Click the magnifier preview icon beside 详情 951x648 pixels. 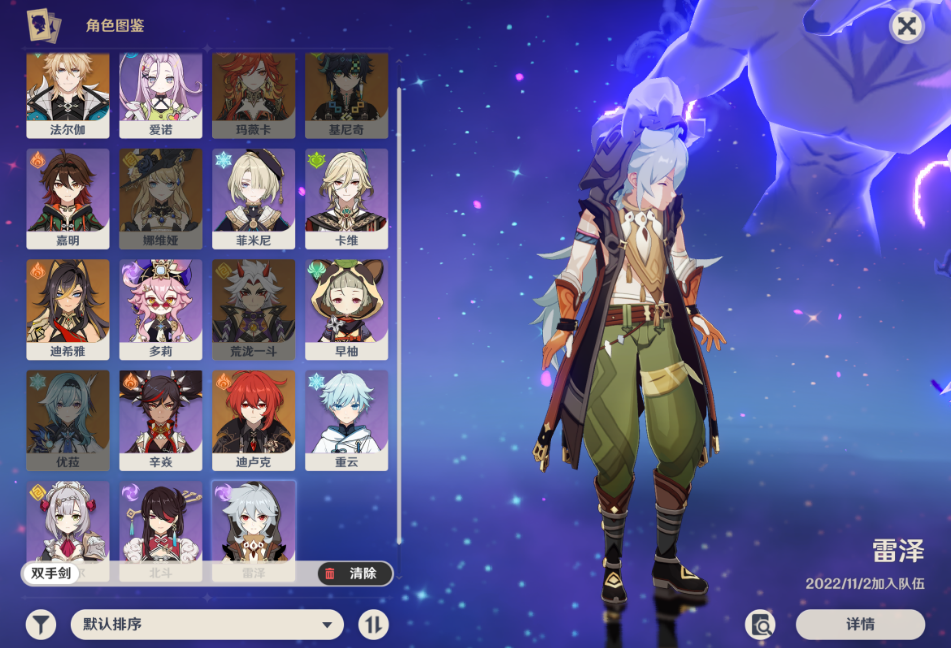[x=760, y=625]
